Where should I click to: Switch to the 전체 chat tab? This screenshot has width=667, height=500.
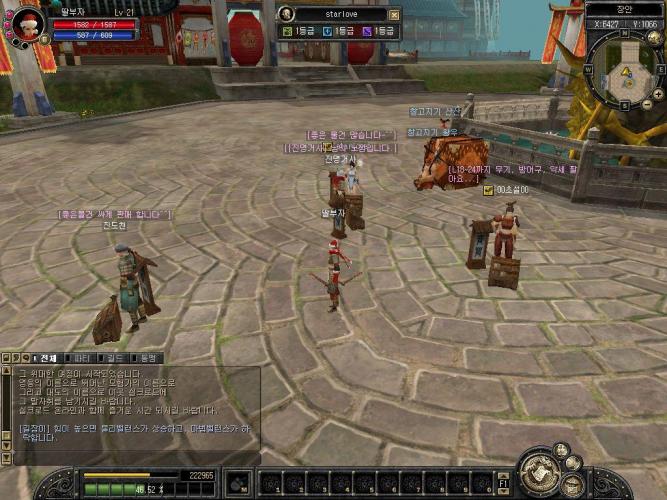tap(47, 357)
